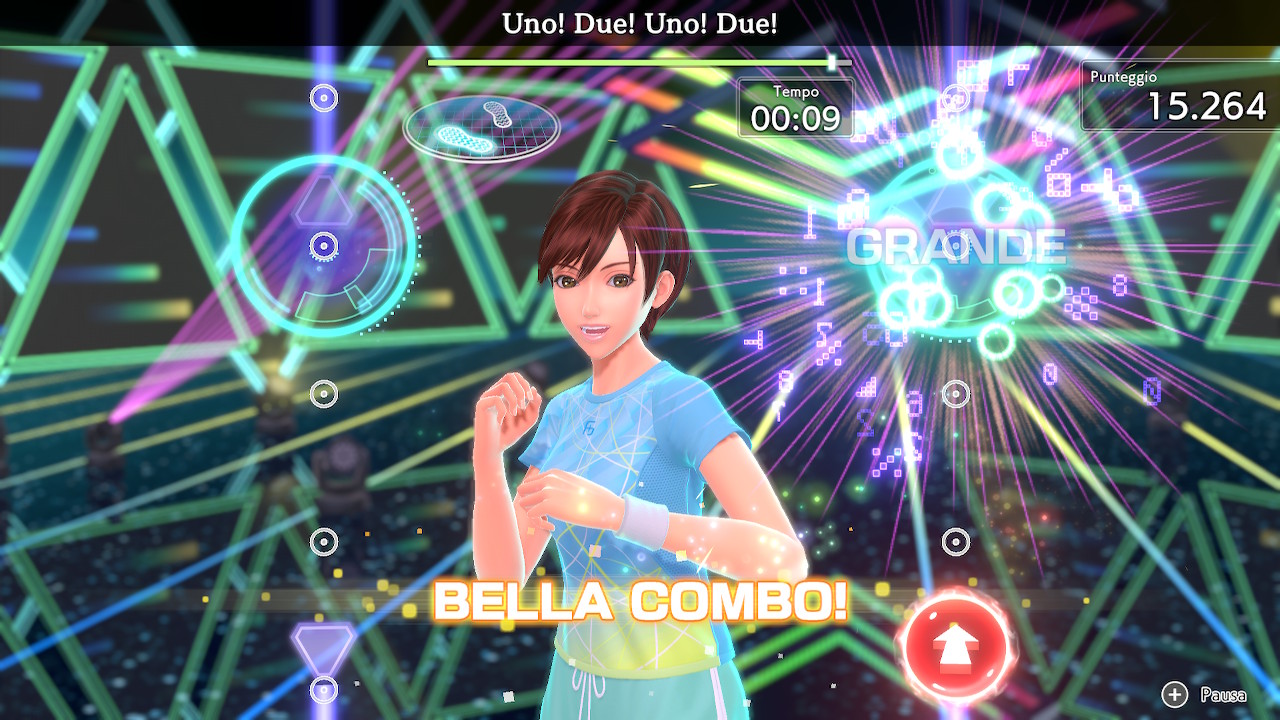Tap the cyan left target ring

point(324,246)
